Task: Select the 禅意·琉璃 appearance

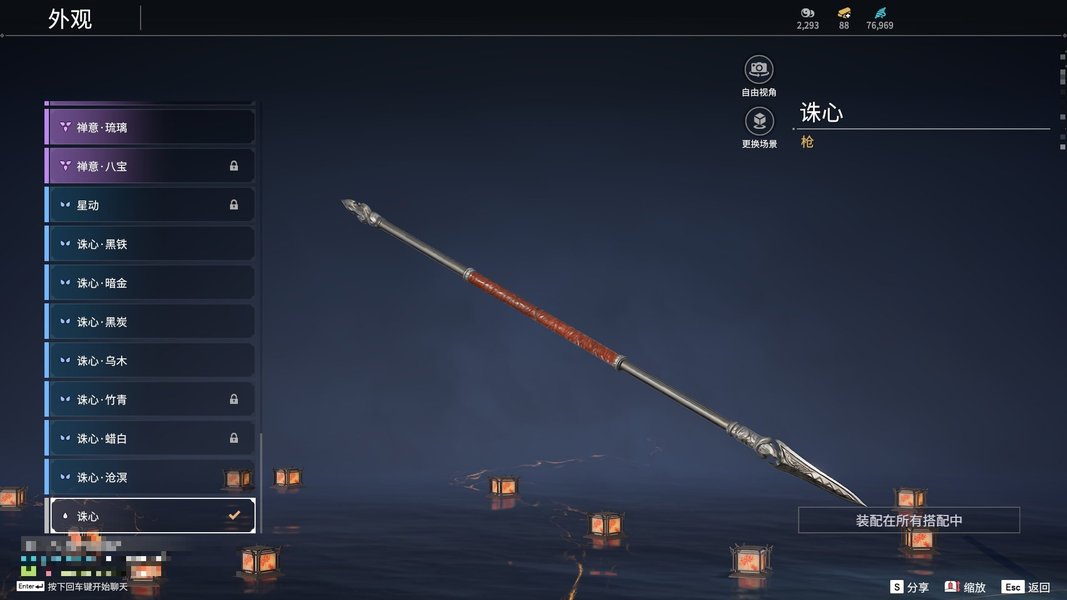Action: click(x=150, y=127)
